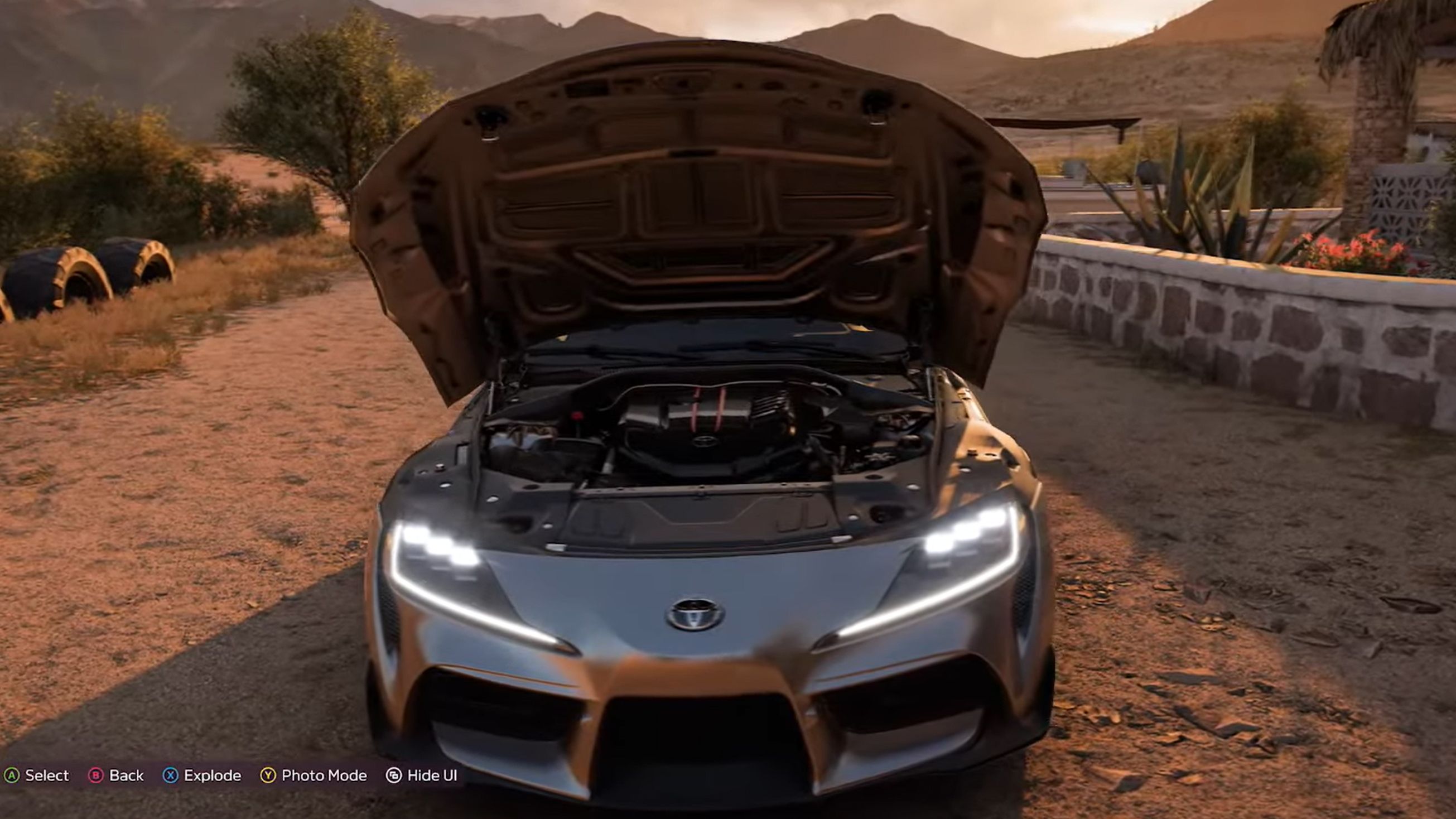Click the yellow Y button icon
1456x819 pixels.
click(267, 775)
